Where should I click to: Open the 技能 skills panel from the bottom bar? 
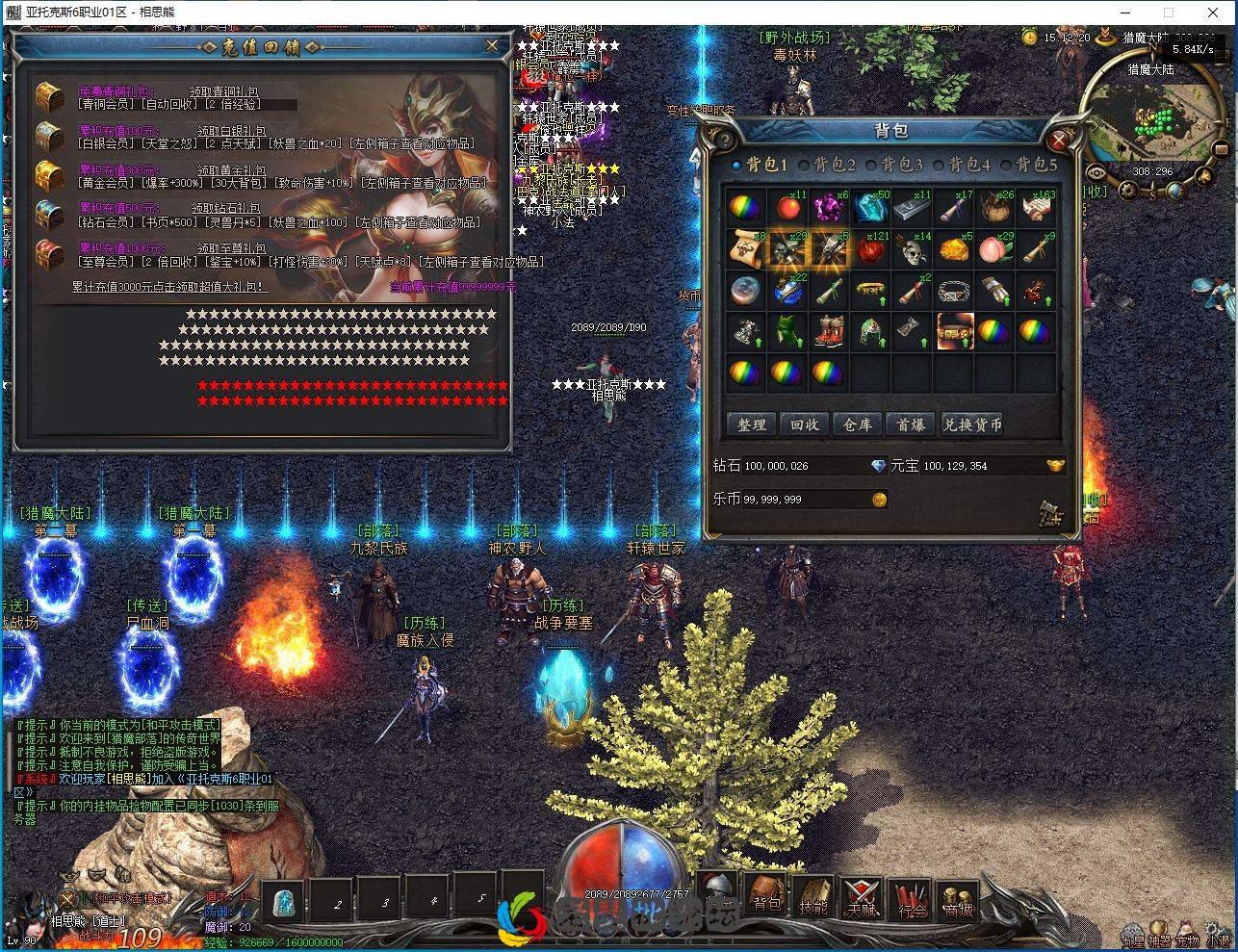pyautogui.click(x=813, y=897)
